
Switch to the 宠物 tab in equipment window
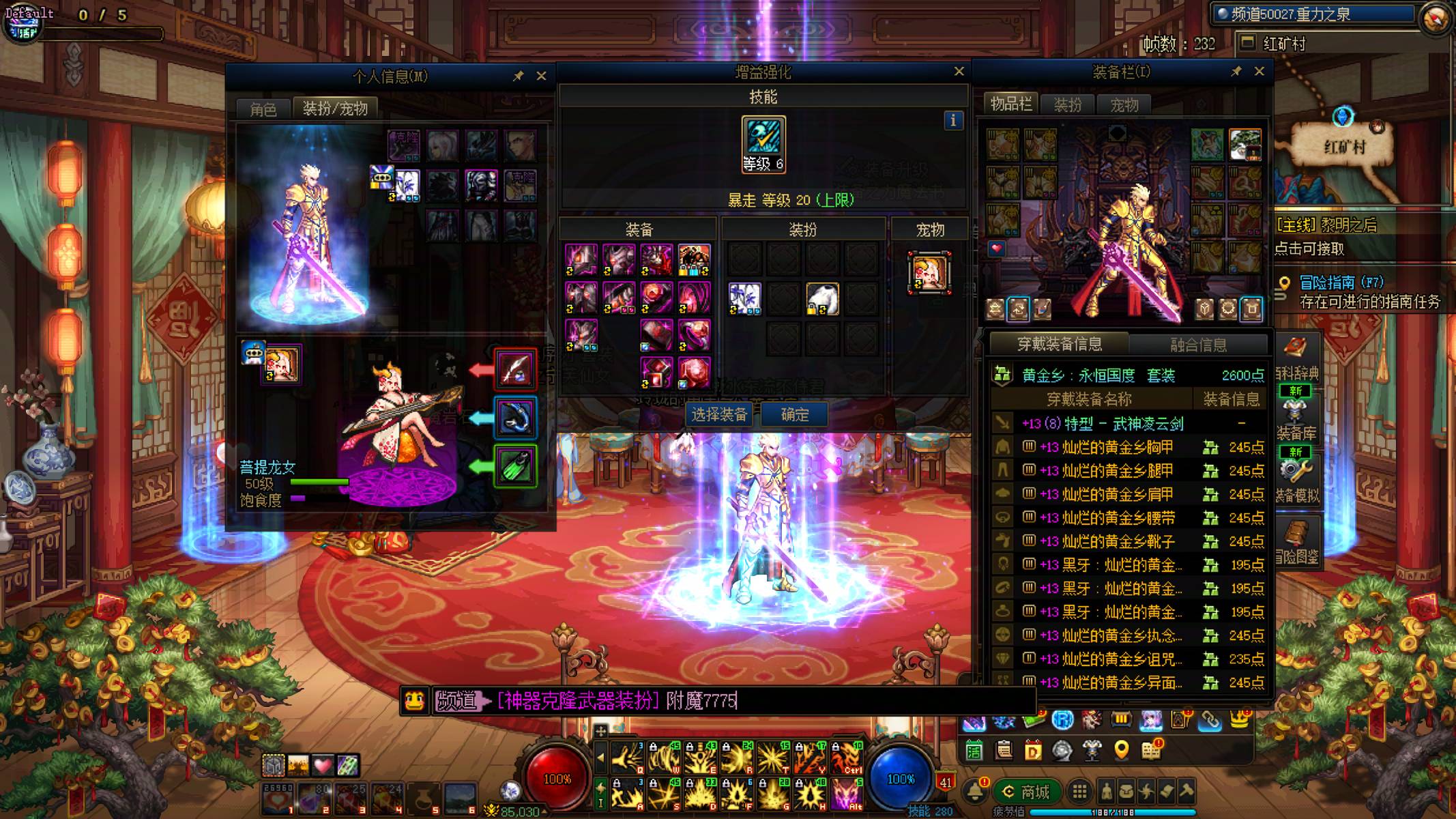click(x=1124, y=105)
